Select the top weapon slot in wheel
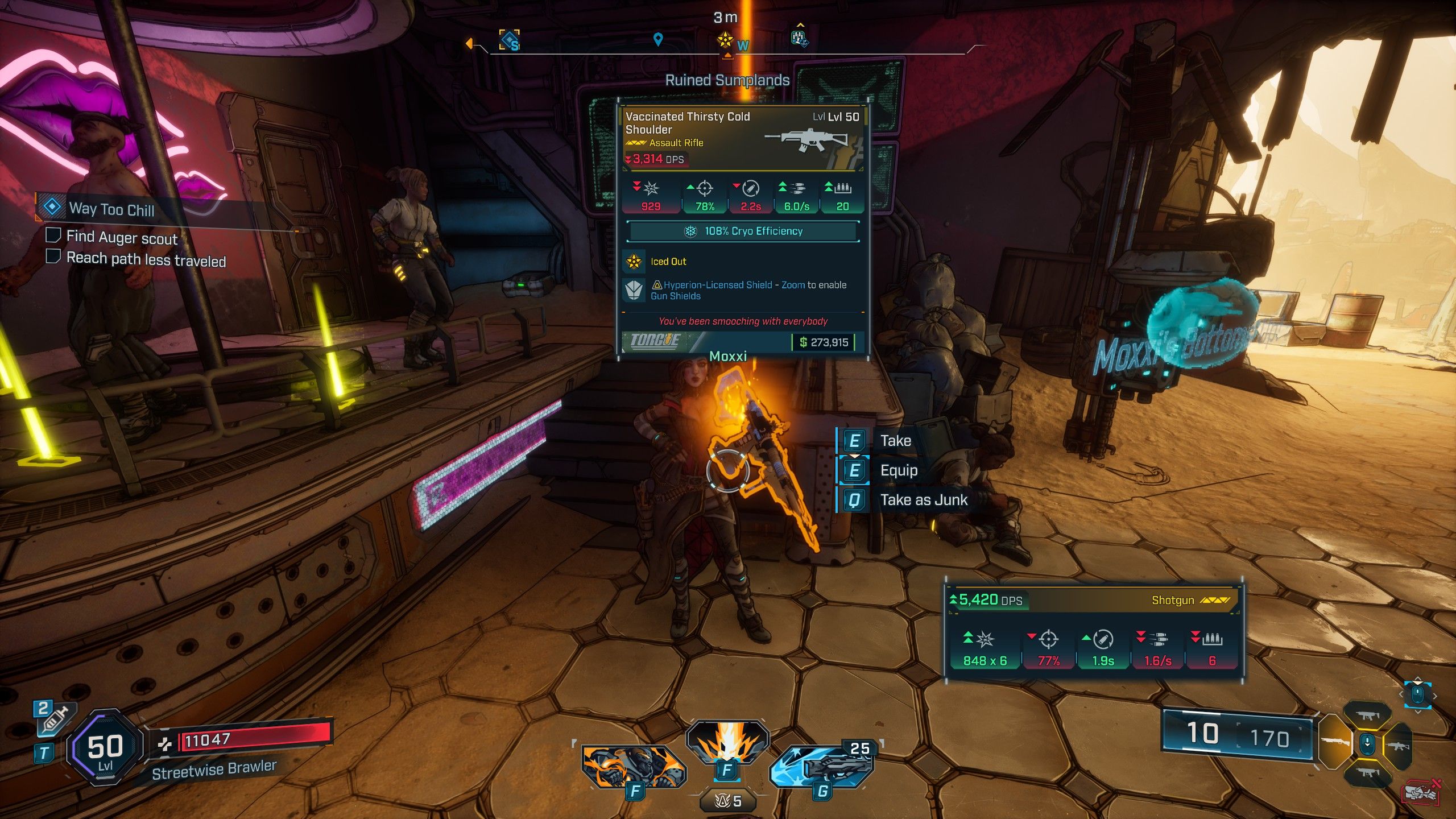Viewport: 1456px width, 819px height. click(1367, 715)
